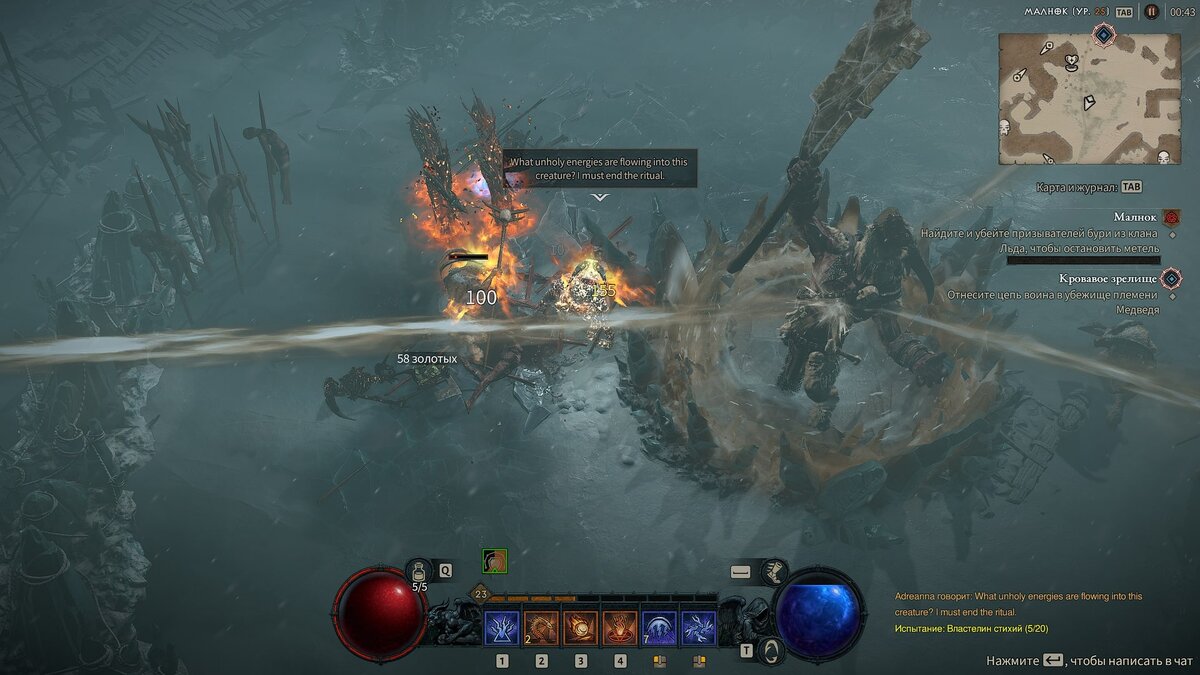The width and height of the screenshot is (1200, 675).
Task: Click the blue diamond quest marker on minimap
Action: coord(1103,36)
